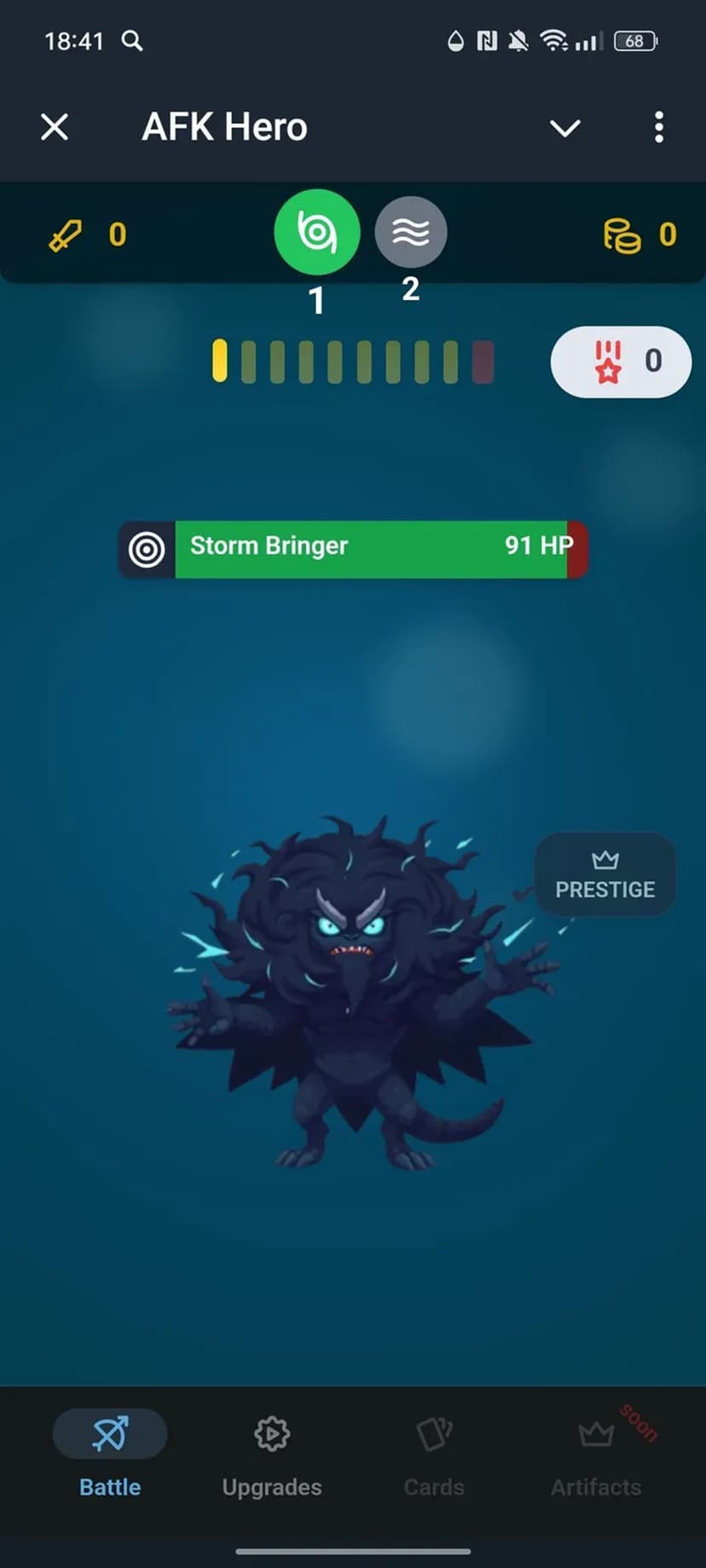This screenshot has height=1568, width=706.
Task: Expand the chevron dropdown in header
Action: point(564,128)
